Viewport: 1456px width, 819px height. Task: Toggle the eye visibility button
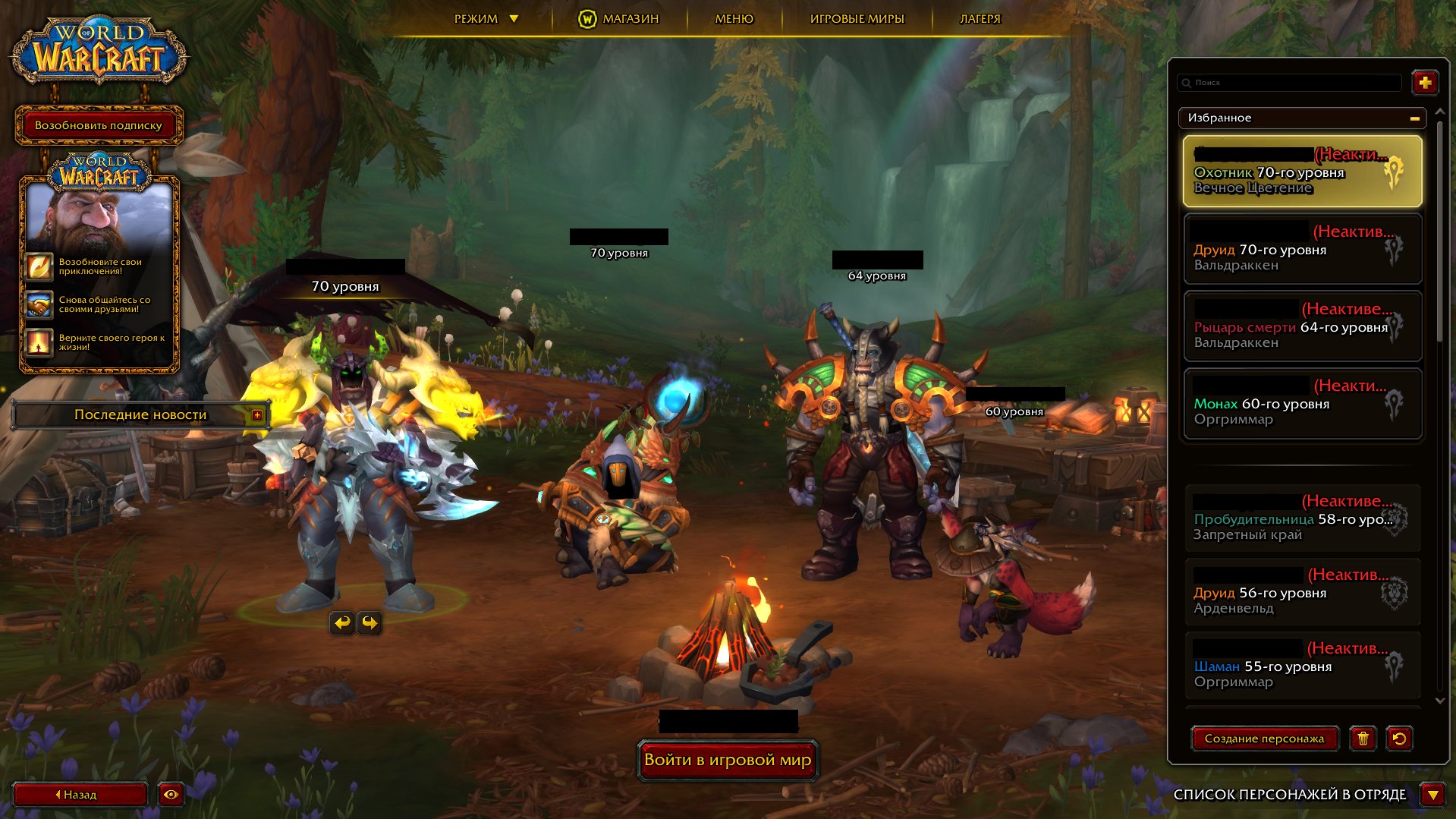point(171,795)
